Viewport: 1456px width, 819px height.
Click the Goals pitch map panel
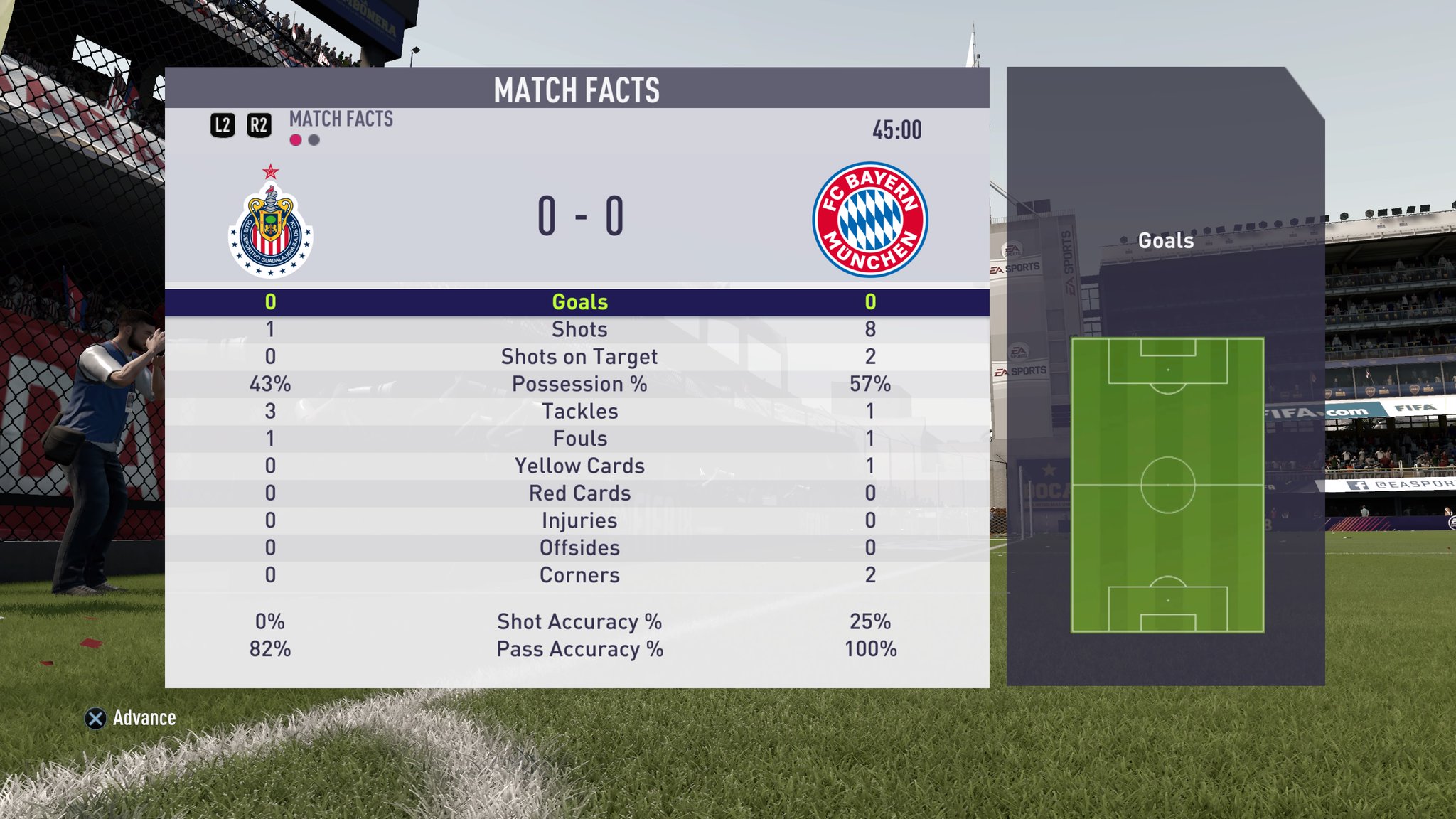[x=1167, y=485]
